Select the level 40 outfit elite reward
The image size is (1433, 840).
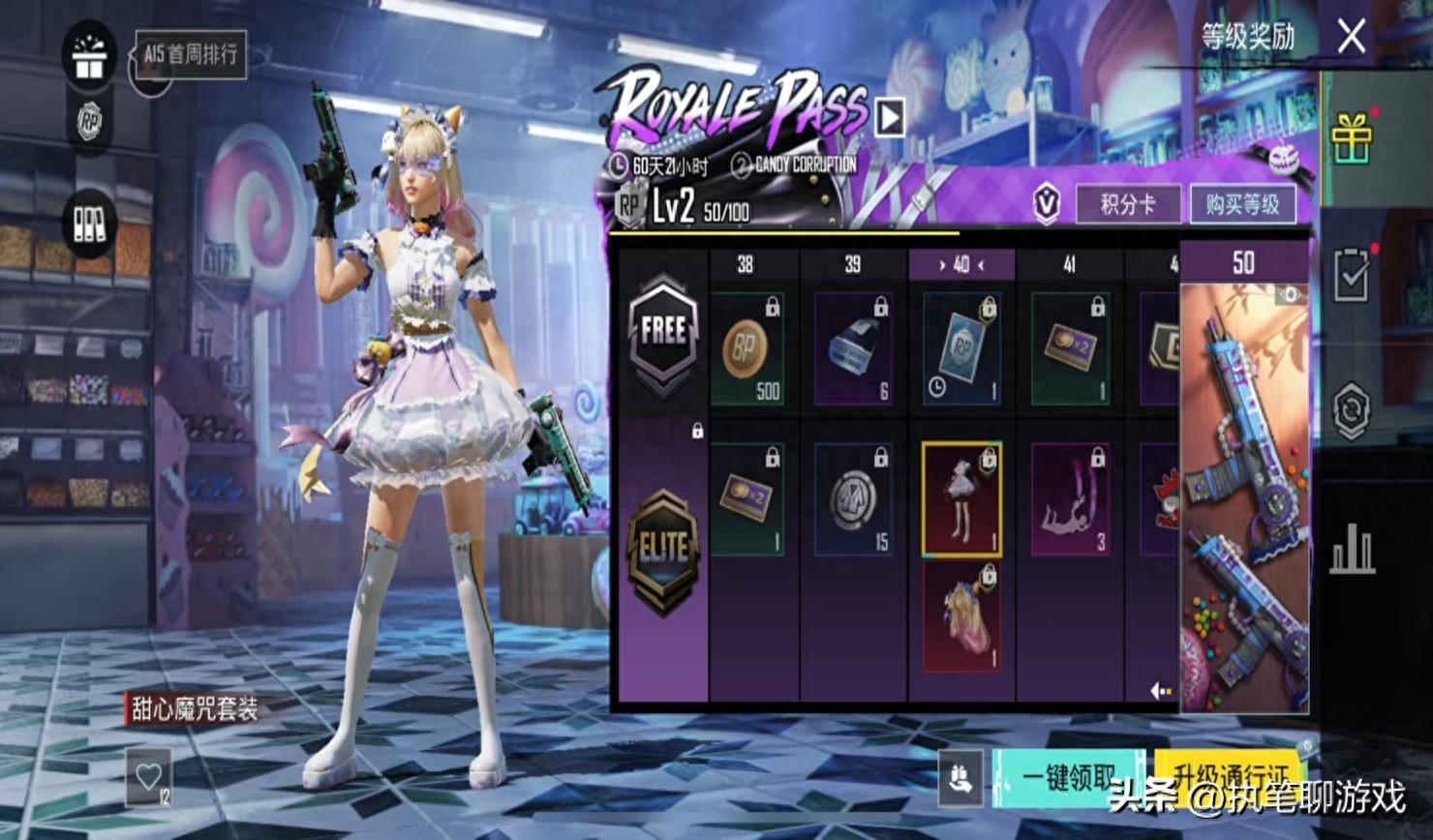(961, 499)
